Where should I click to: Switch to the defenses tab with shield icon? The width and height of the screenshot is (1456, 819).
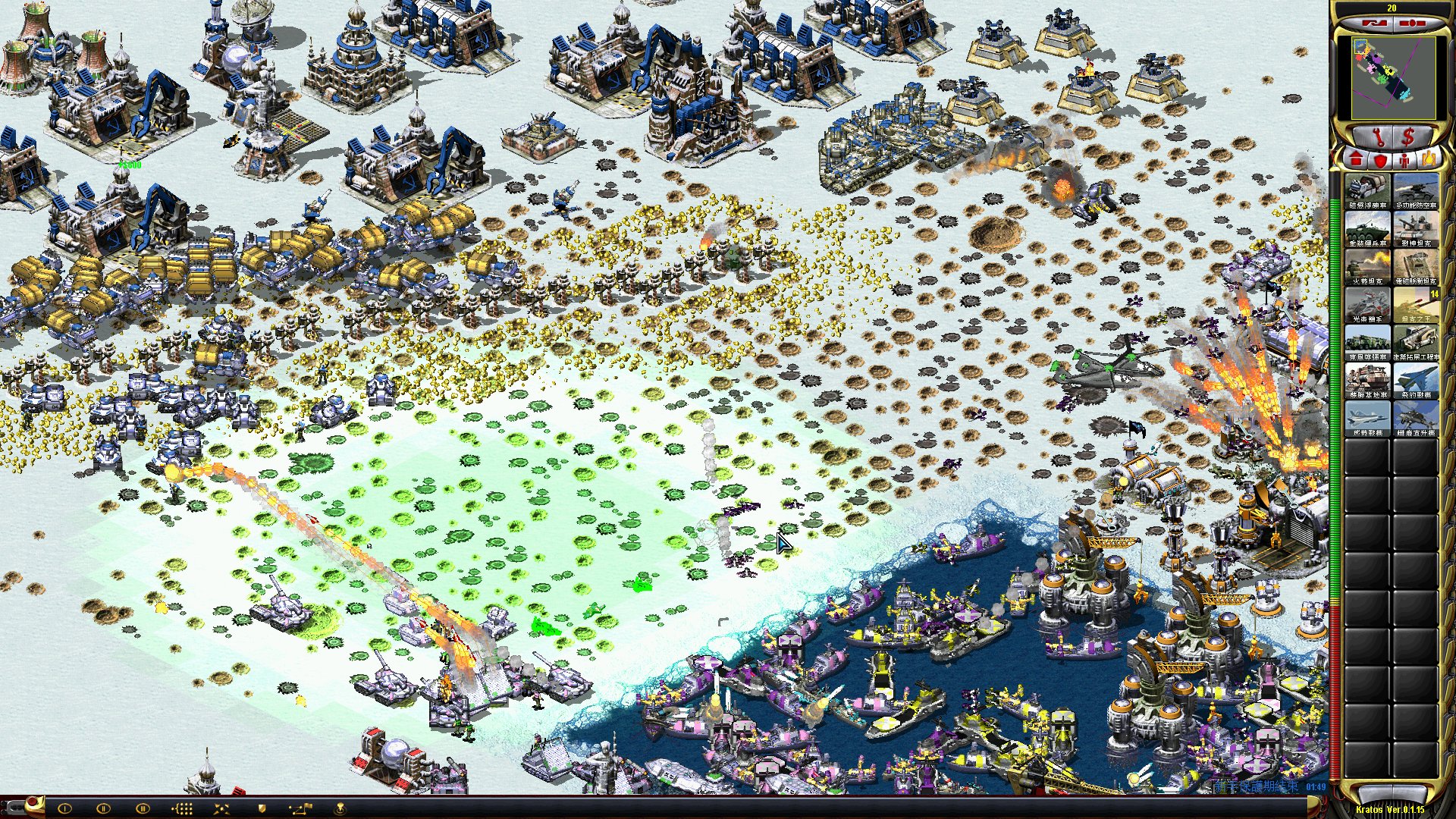click(1379, 160)
